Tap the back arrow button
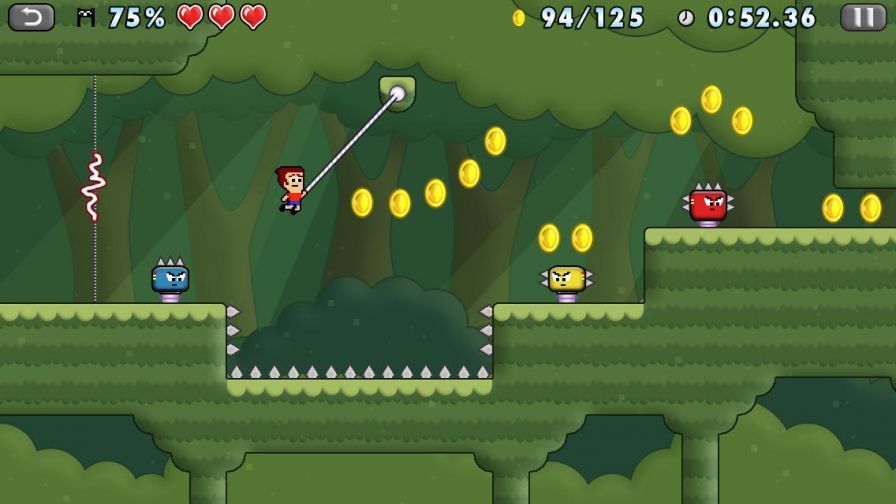Viewport: 896px width, 504px height. tap(32, 17)
